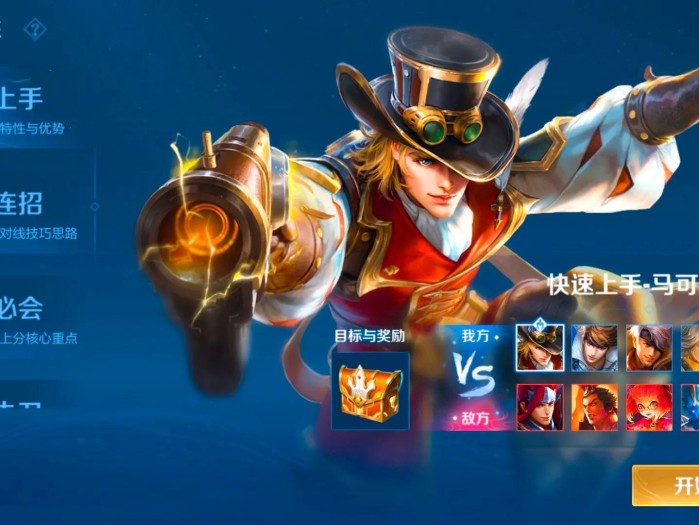Inspect the red-hooded enemy hero portrait
699x525 pixels.
[540, 407]
